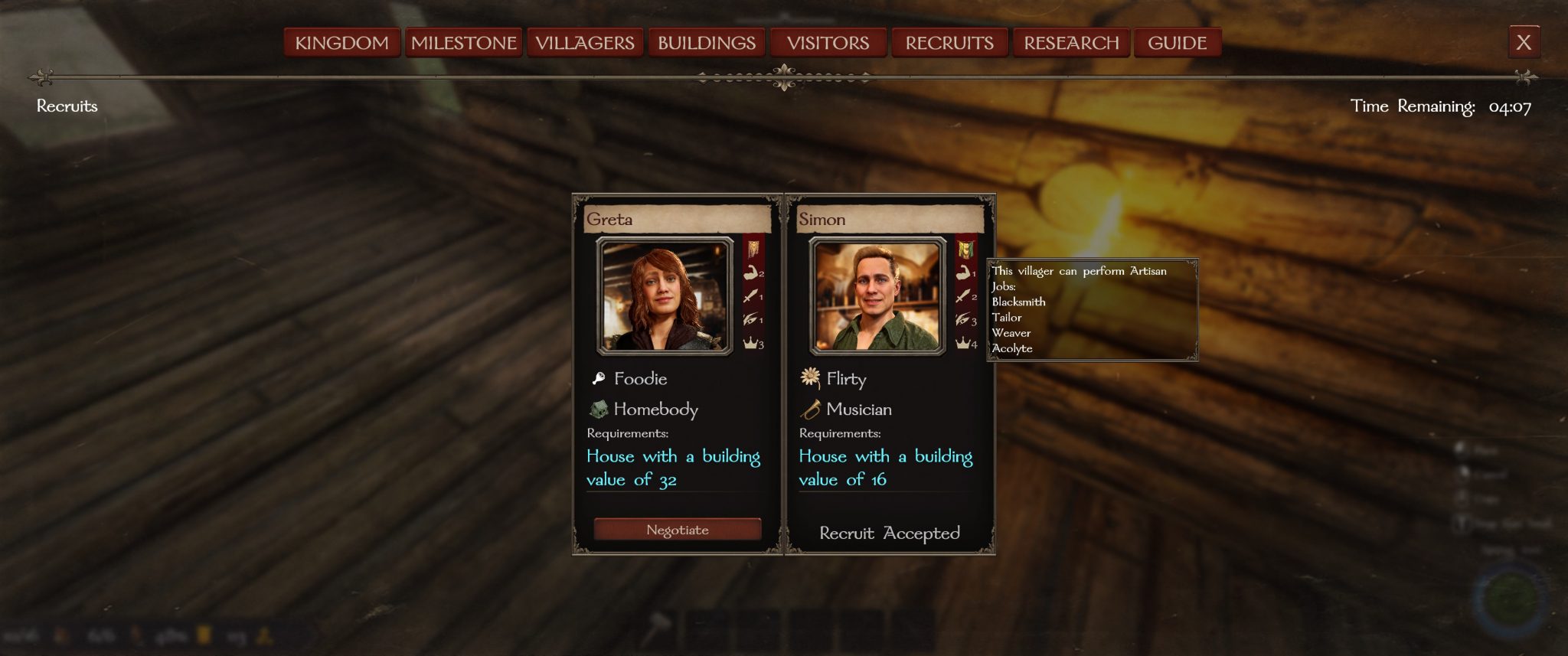1568x656 pixels.
Task: Close the kingdom menu with X
Action: pyautogui.click(x=1524, y=42)
